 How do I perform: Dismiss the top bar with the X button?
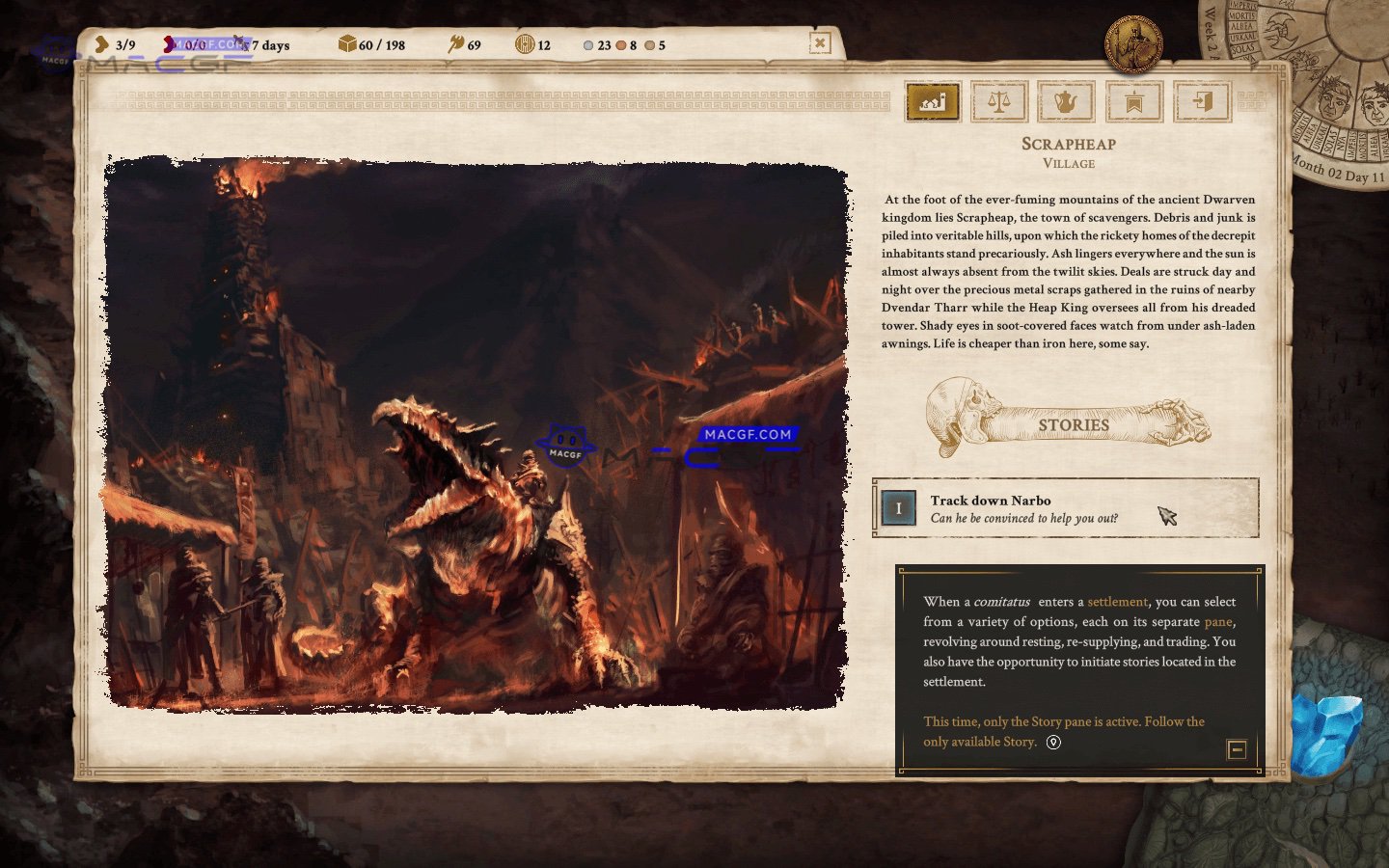[x=821, y=44]
